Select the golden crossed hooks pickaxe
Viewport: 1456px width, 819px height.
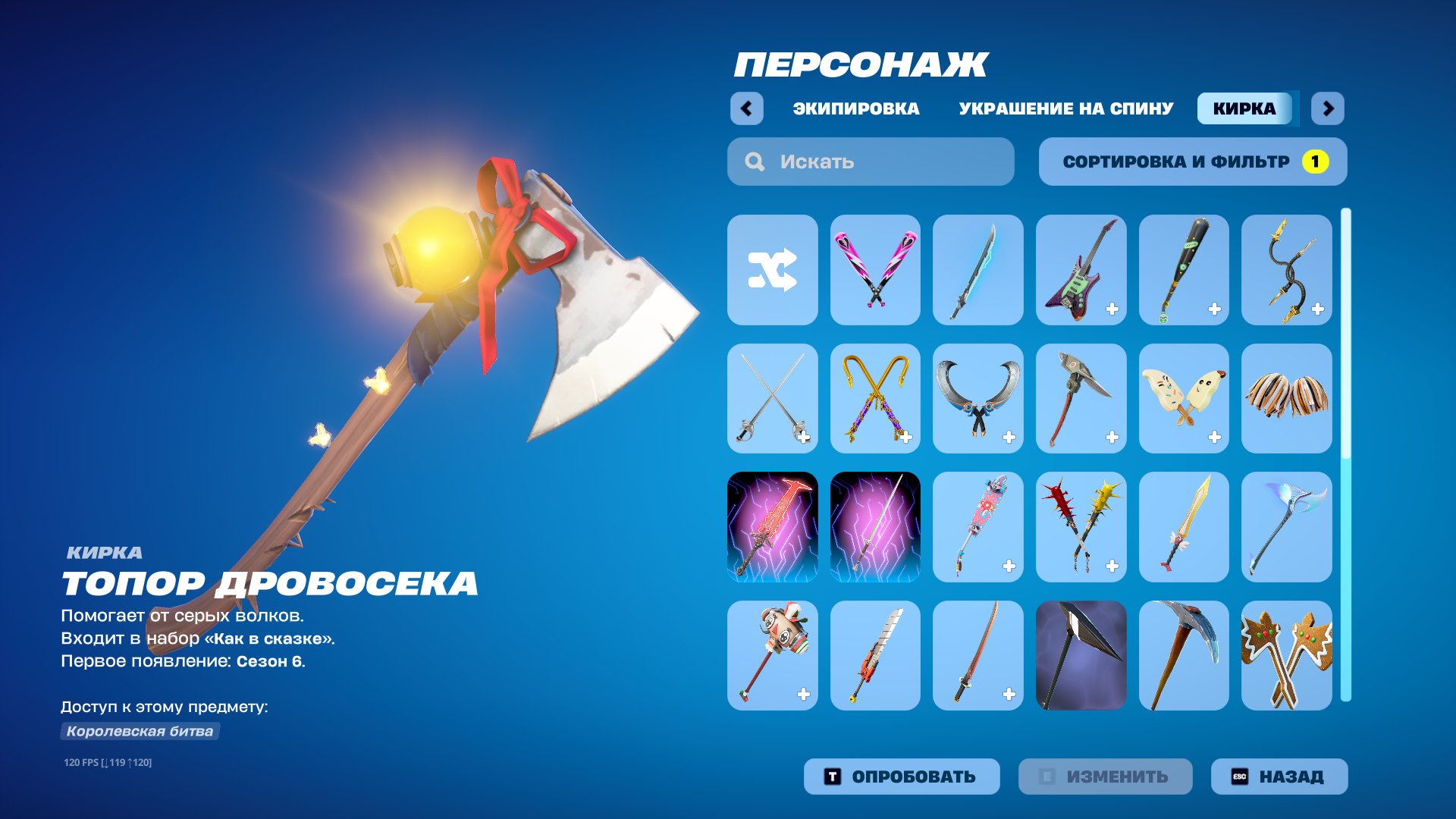874,397
